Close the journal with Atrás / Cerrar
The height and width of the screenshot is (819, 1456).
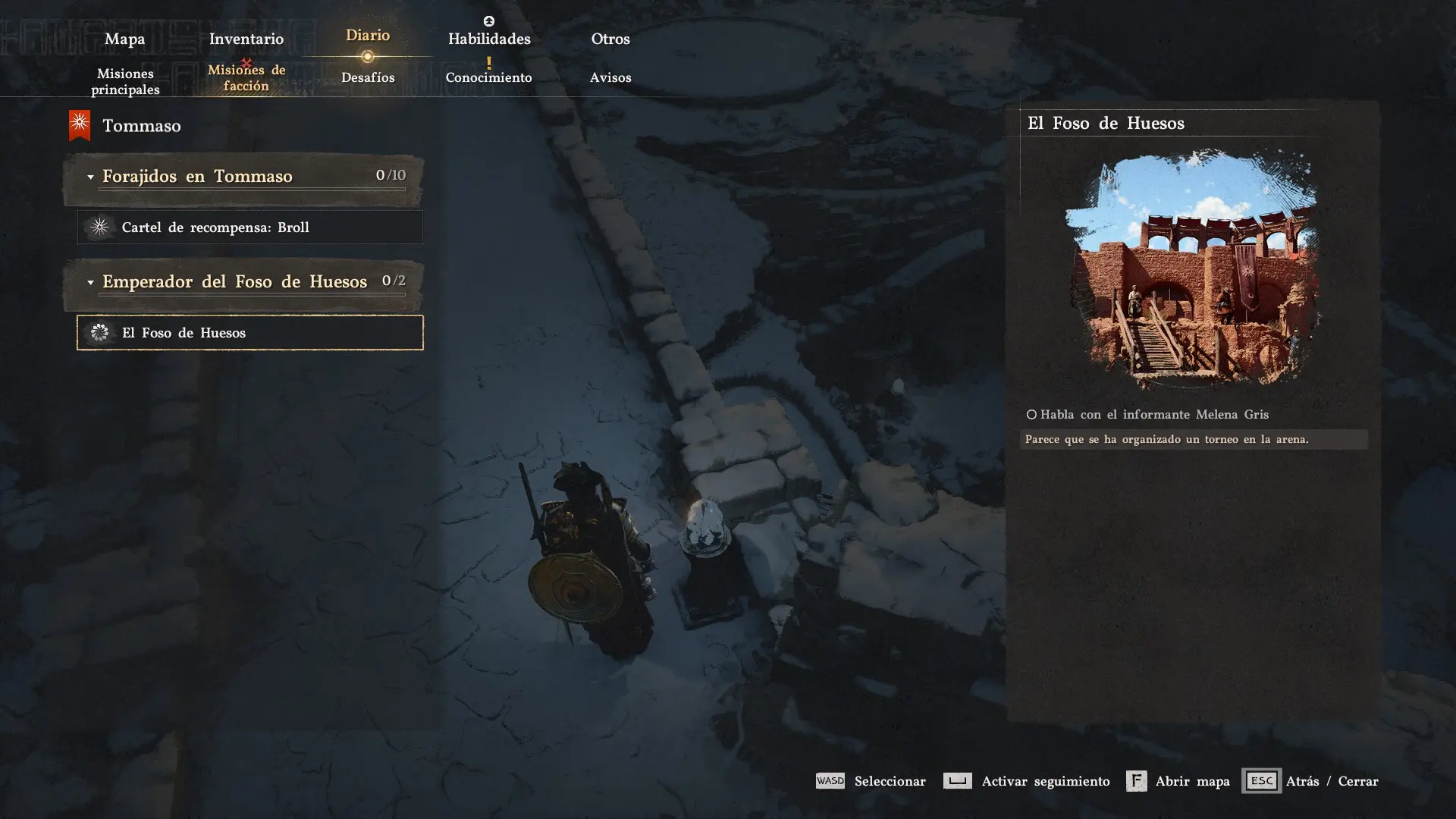(1310, 781)
